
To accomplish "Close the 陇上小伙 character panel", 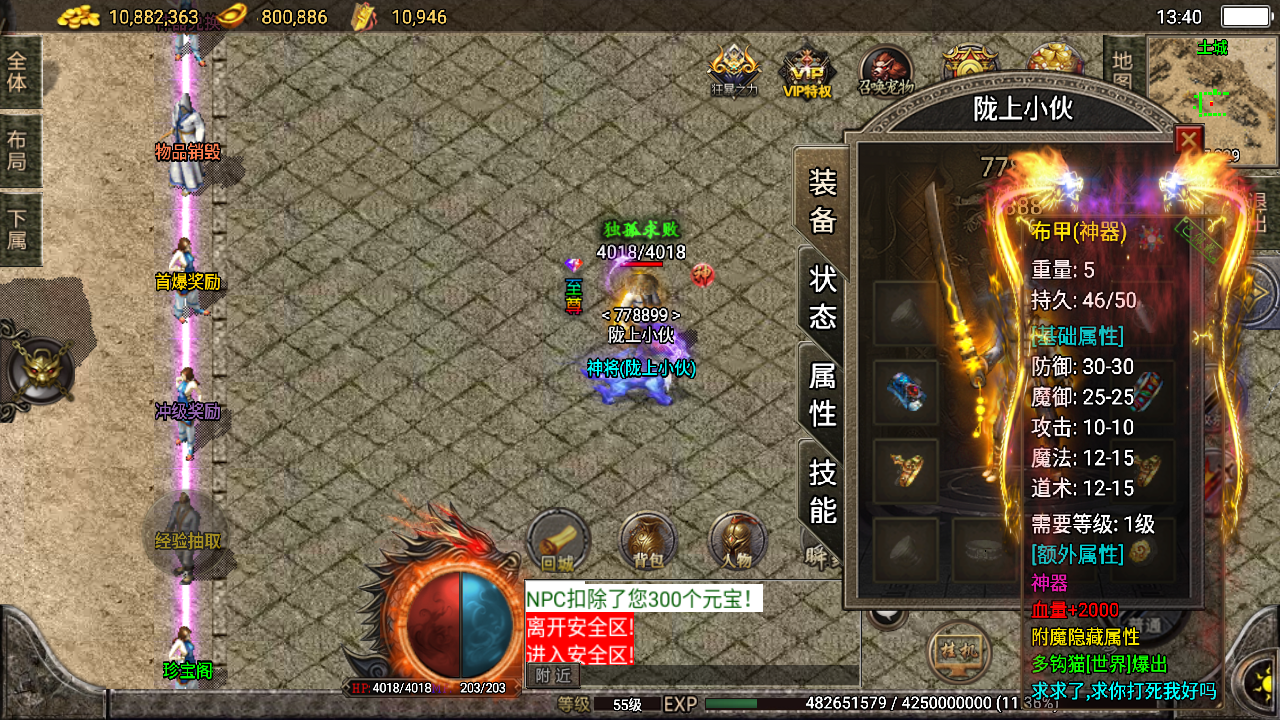I will (1188, 140).
